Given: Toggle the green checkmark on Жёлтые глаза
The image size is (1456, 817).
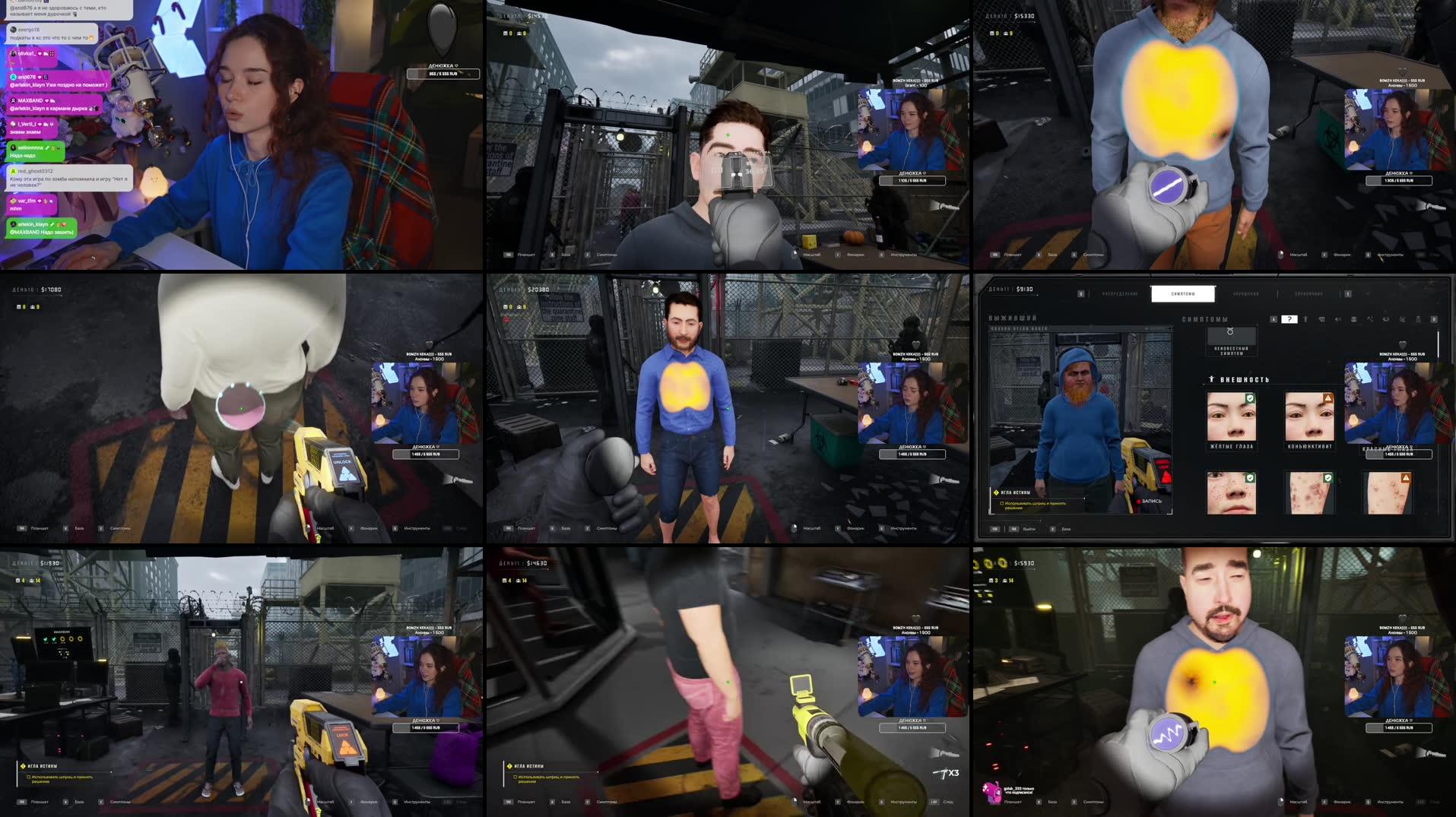Looking at the screenshot, I should tap(1251, 397).
